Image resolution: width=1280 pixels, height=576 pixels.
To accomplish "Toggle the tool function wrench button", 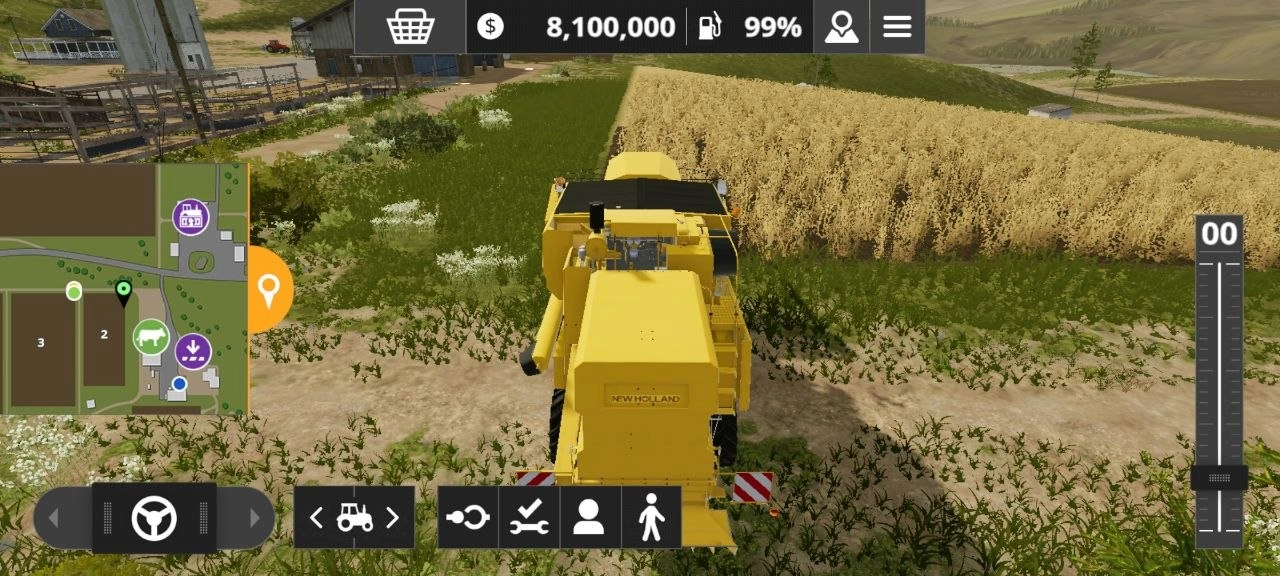I will pos(529,517).
